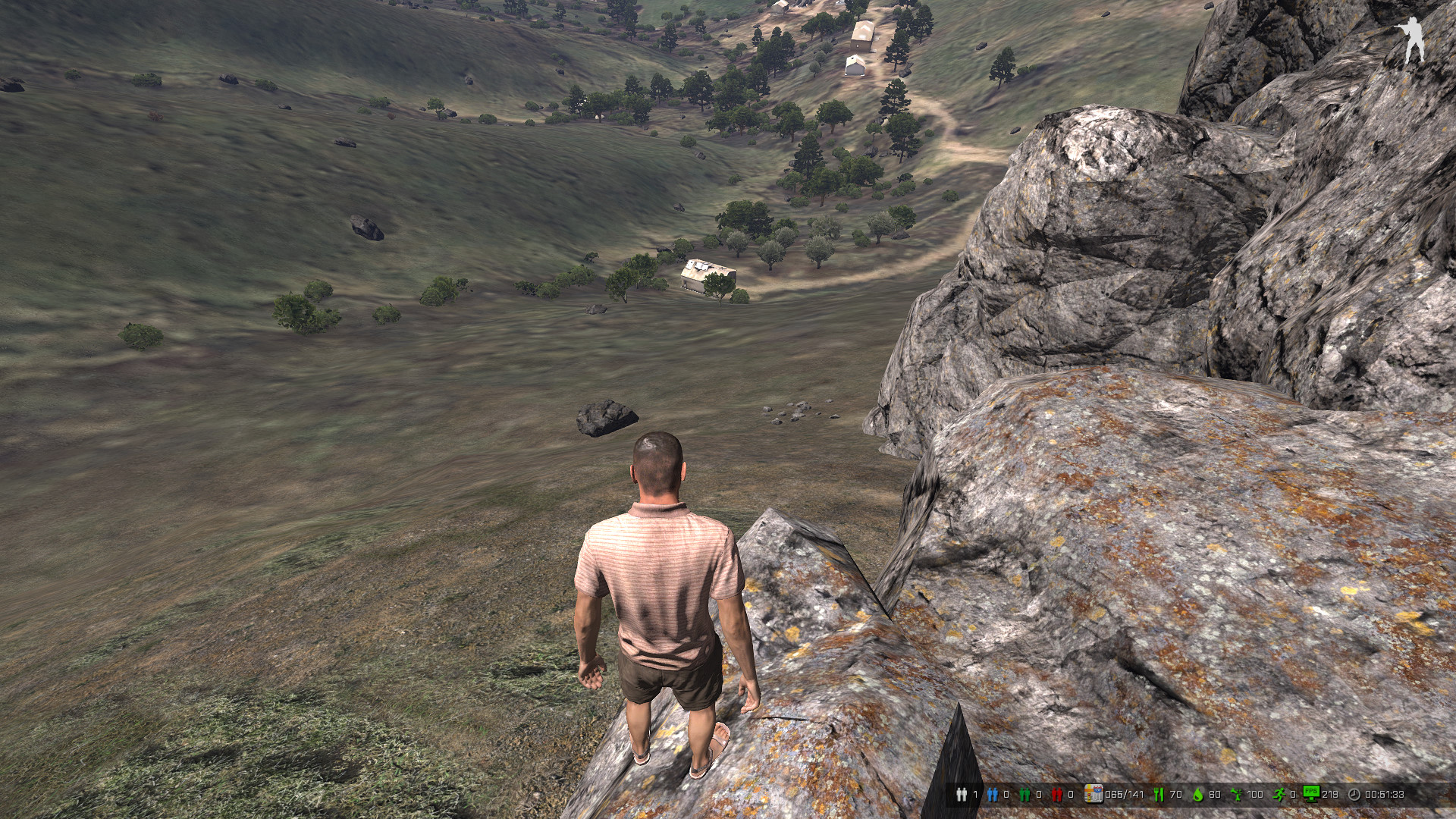This screenshot has height=819, width=1456.
Task: Click the green running man icon
Action: (1279, 794)
